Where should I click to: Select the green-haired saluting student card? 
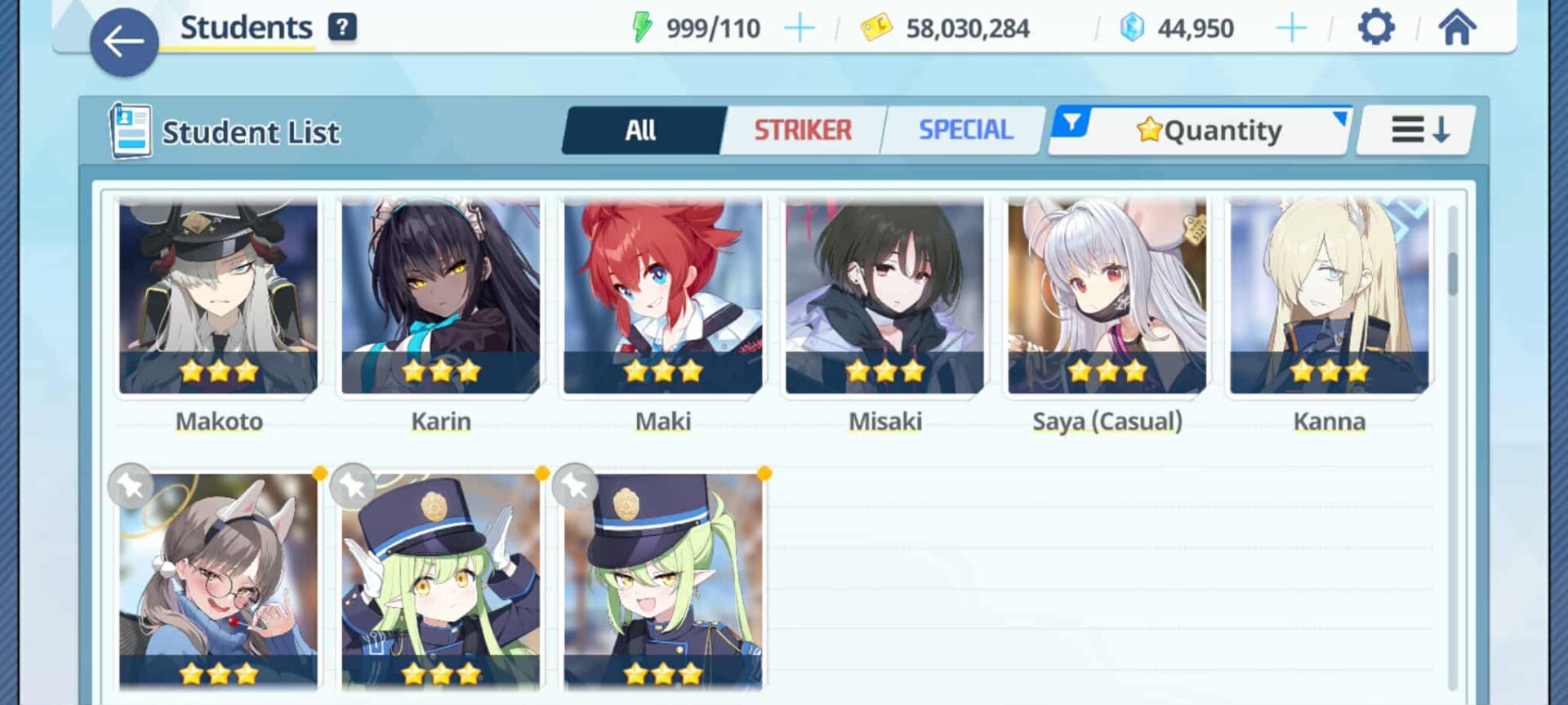441,582
